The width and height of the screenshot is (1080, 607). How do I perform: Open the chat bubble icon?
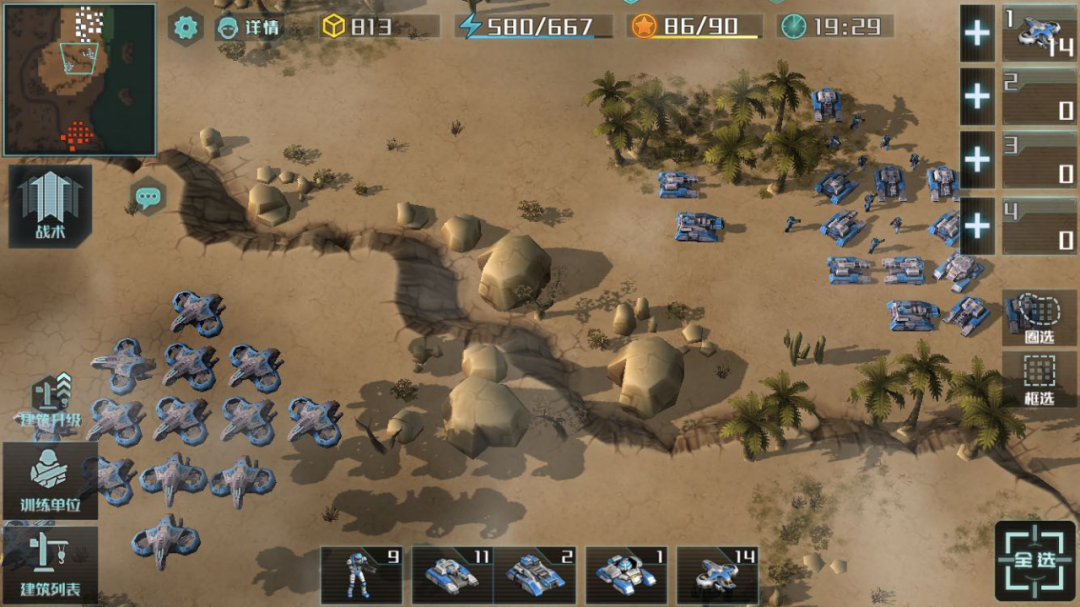tap(149, 196)
